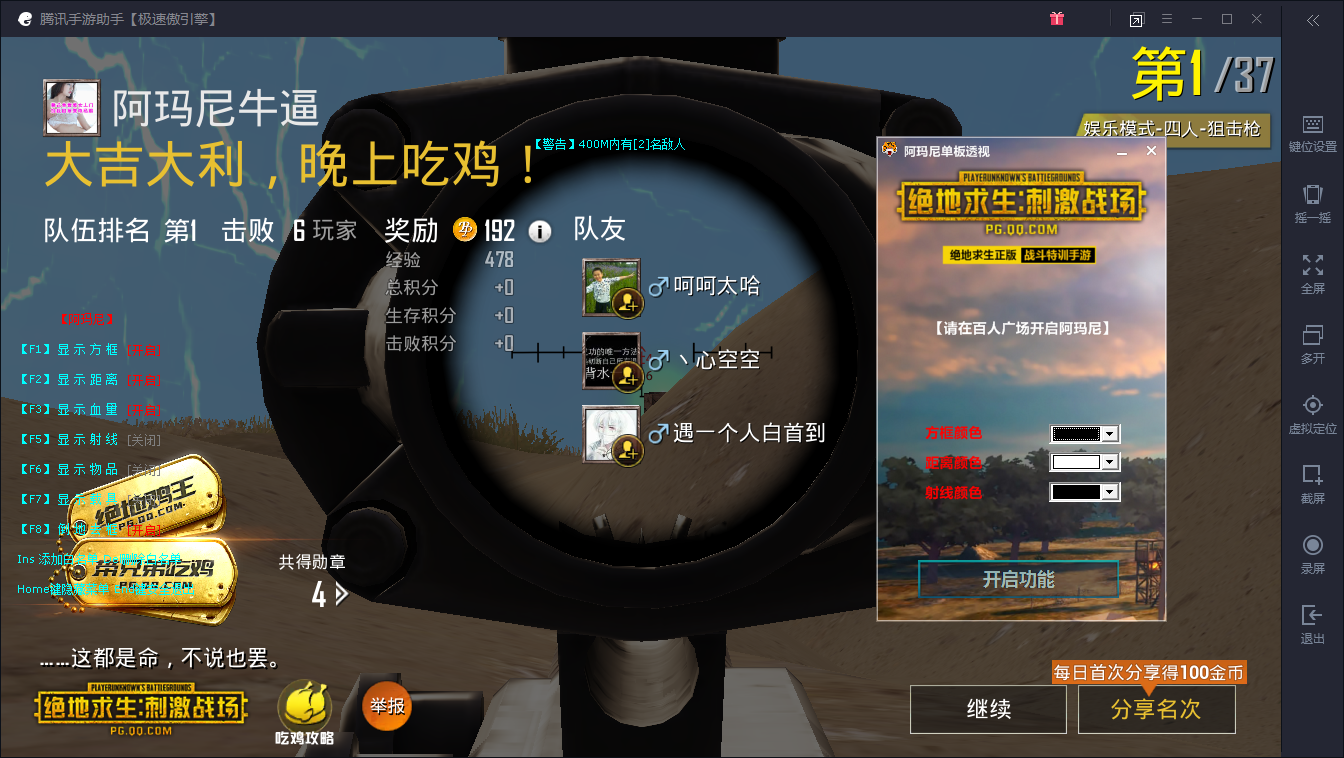Open 多开 multi-instance mode

[x=1312, y=335]
